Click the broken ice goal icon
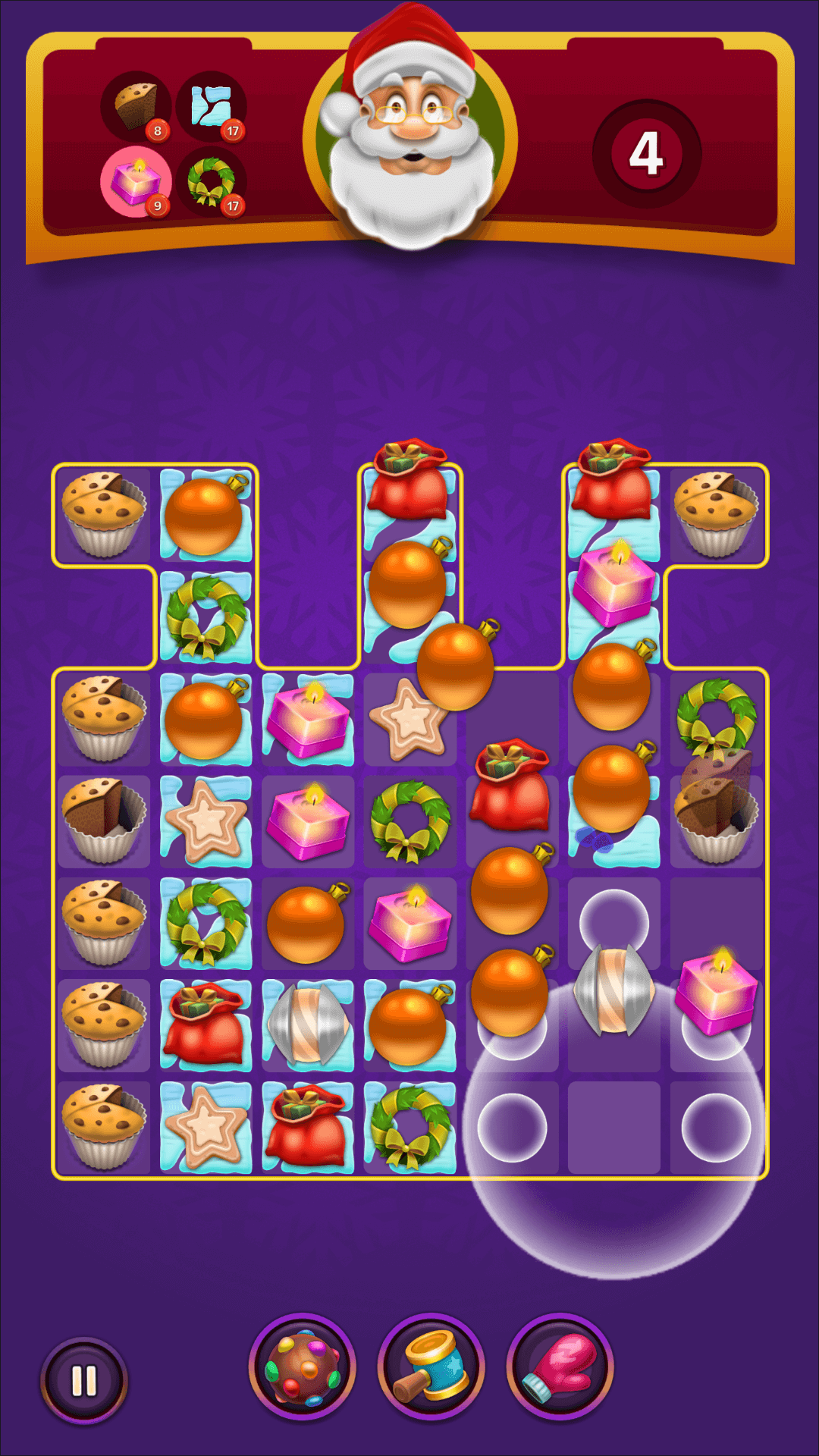The height and width of the screenshot is (1456, 819). (x=212, y=107)
